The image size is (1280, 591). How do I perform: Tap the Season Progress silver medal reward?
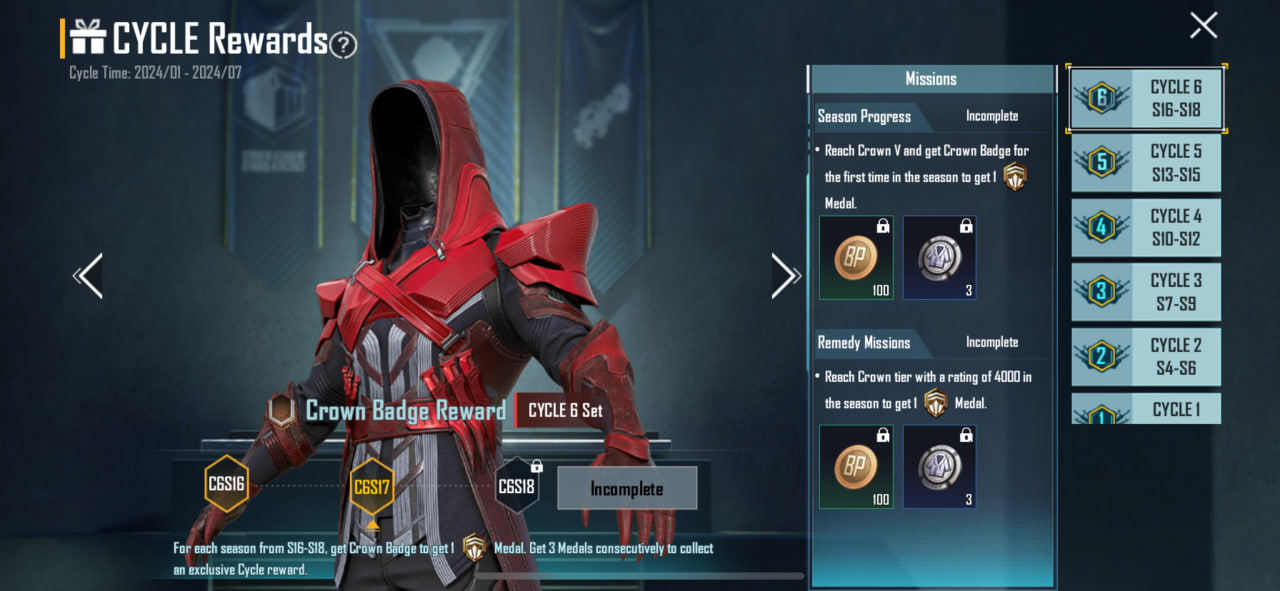point(939,258)
